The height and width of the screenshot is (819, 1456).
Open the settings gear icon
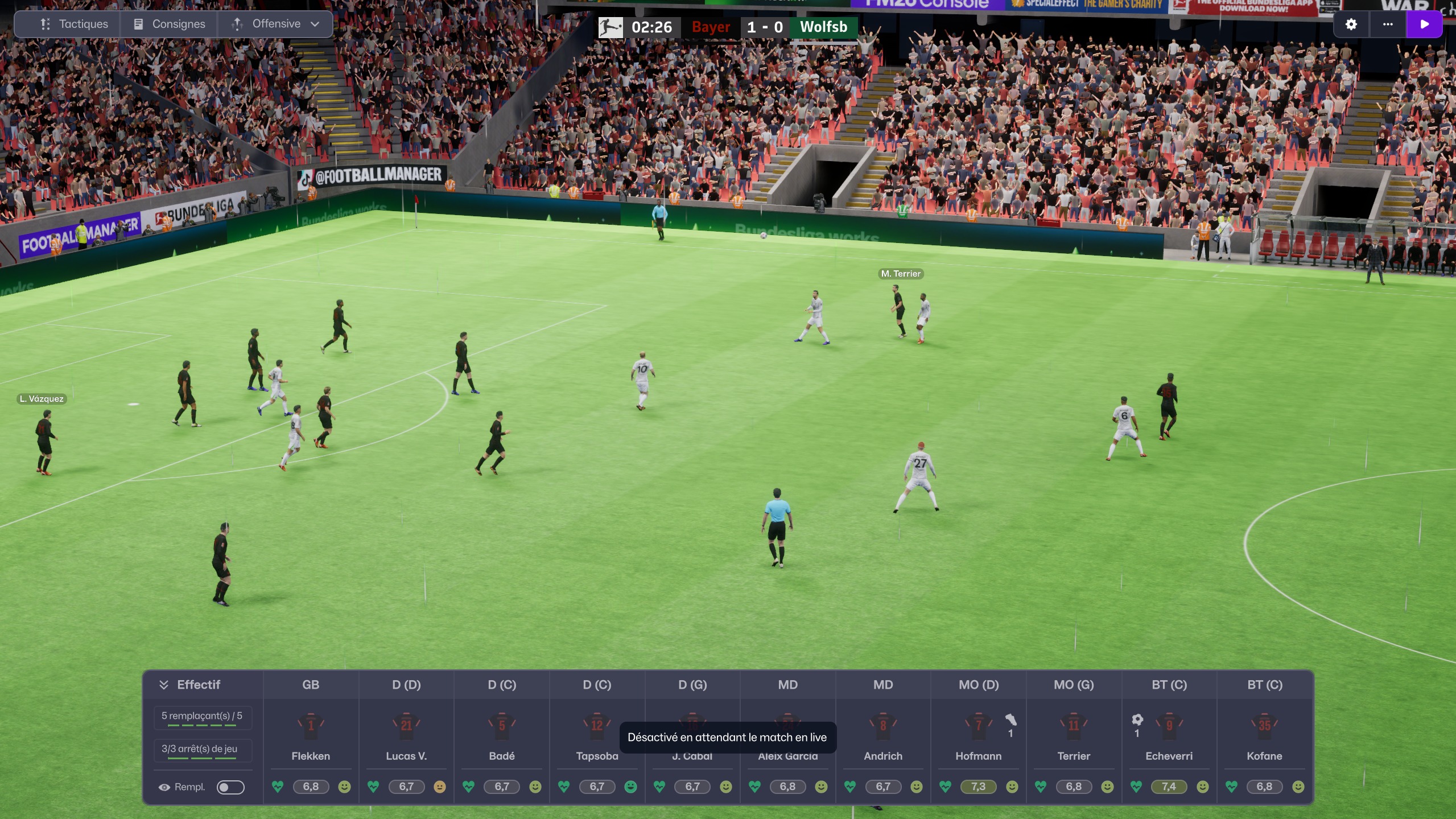(x=1351, y=24)
